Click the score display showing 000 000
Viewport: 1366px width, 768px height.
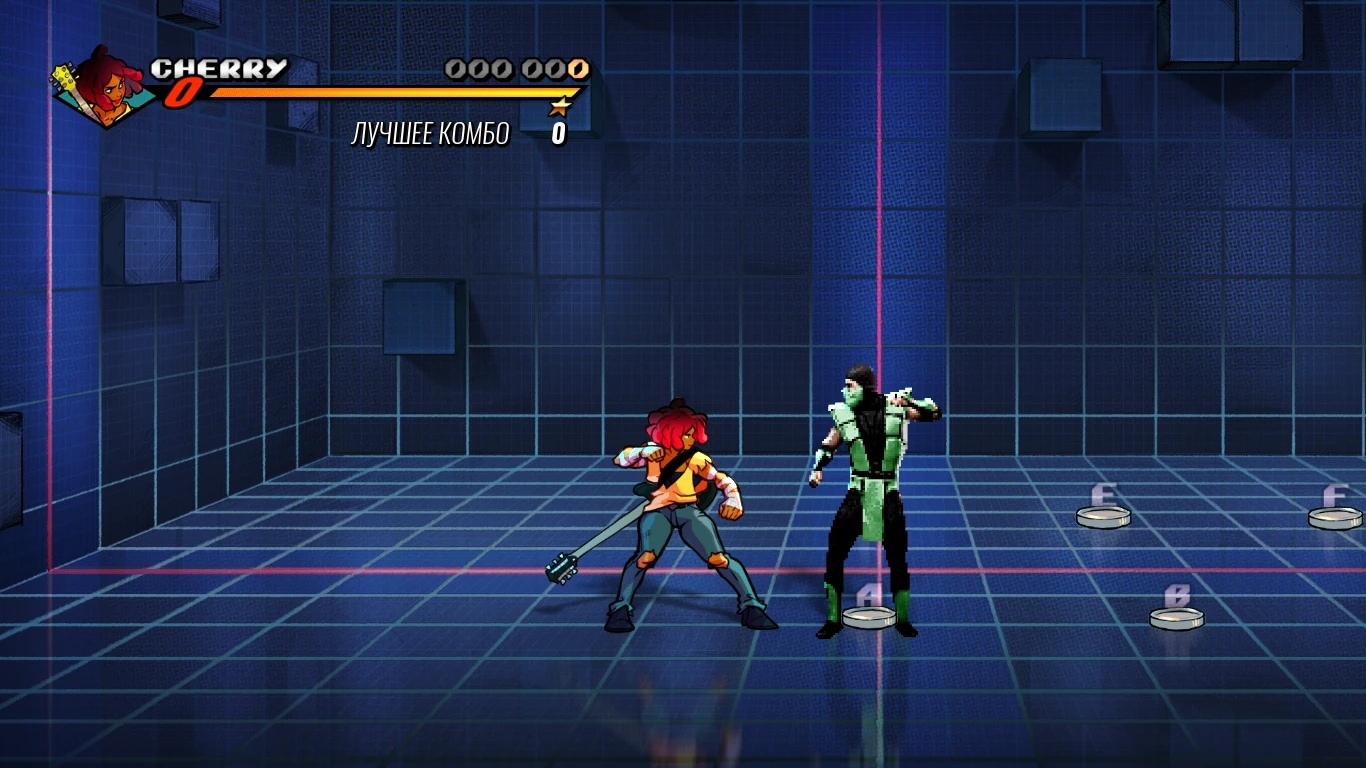514,69
